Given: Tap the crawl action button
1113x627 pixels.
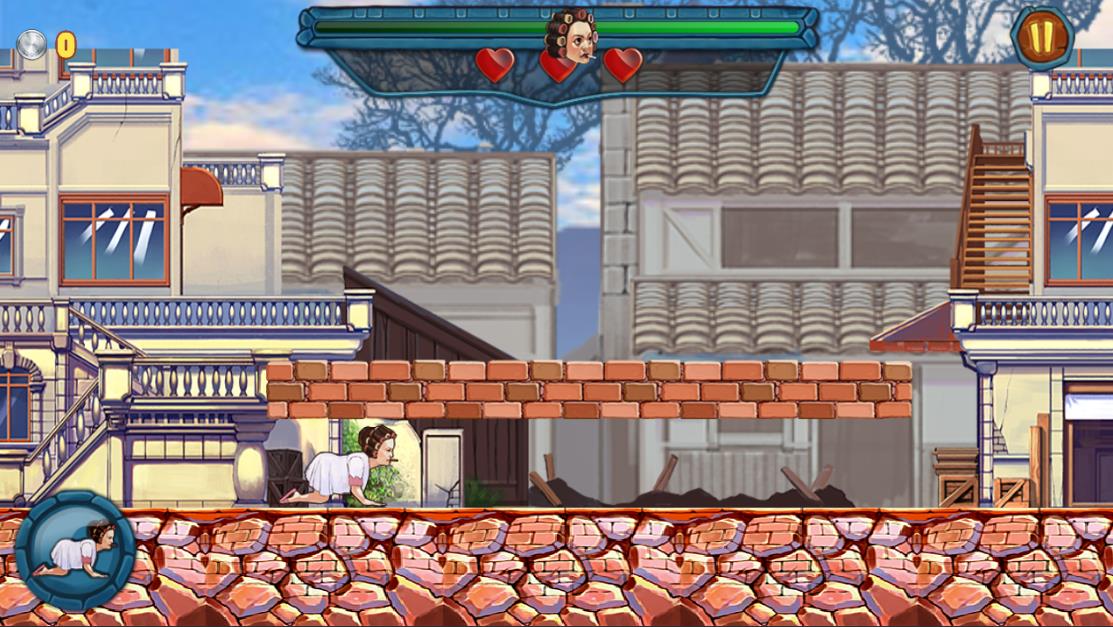Looking at the screenshot, I should coord(75,549).
